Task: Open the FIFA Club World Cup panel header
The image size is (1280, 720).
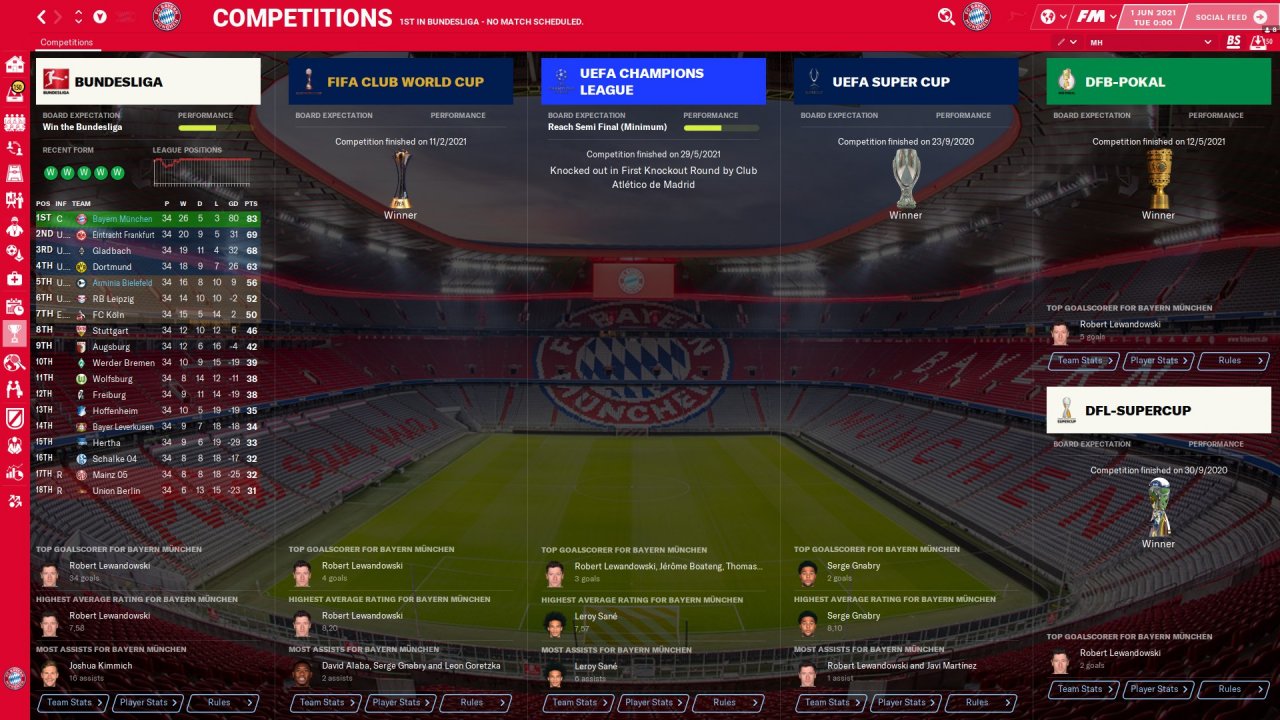Action: (x=400, y=81)
